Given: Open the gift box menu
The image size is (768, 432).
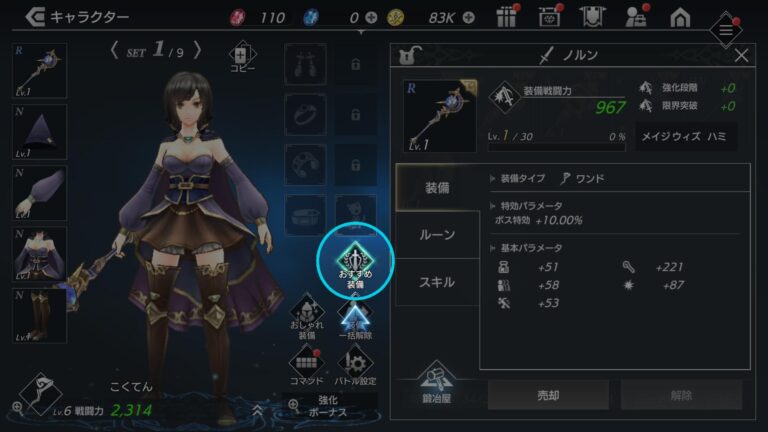Looking at the screenshot, I should (505, 17).
